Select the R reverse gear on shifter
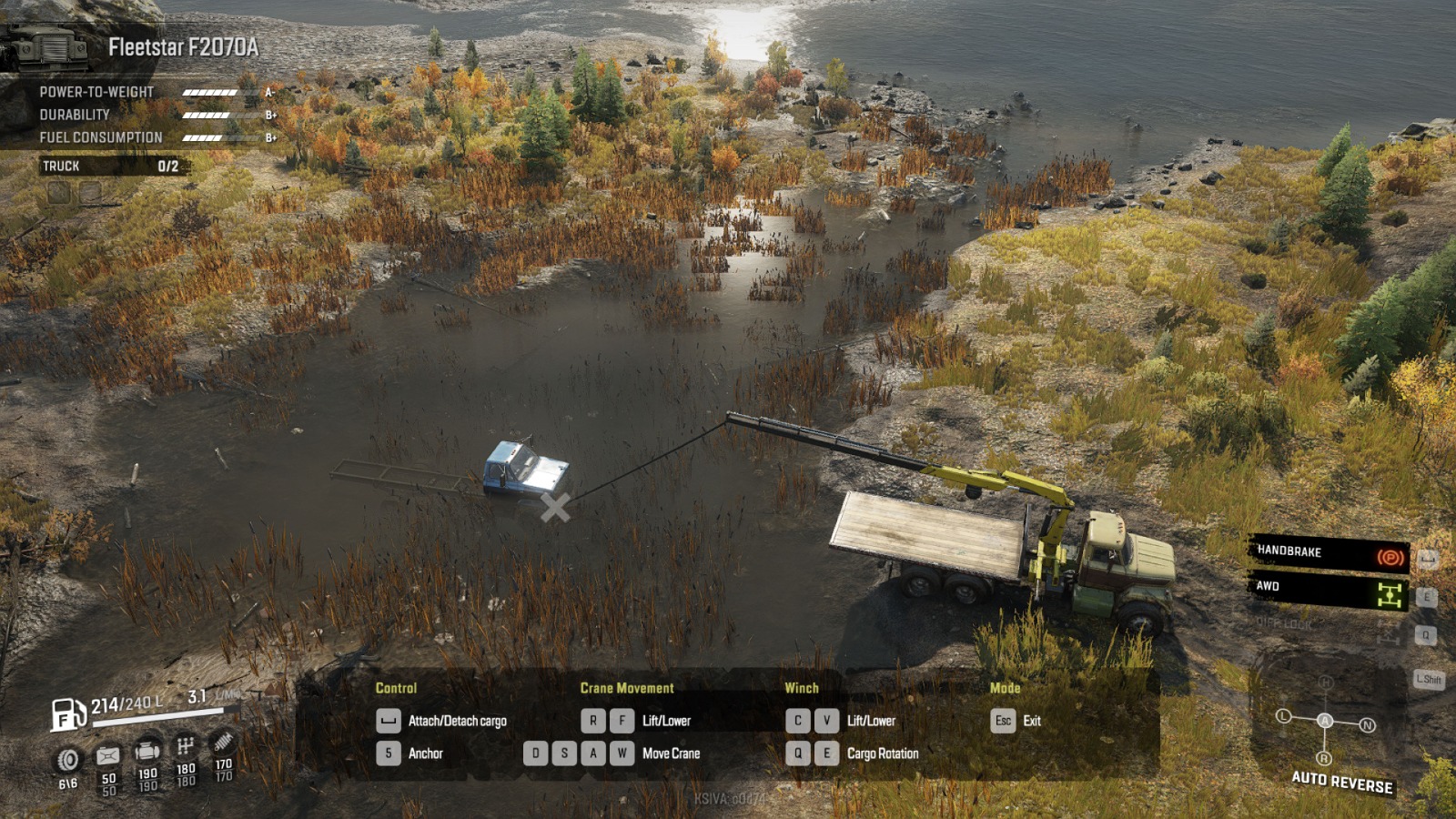This screenshot has height=819, width=1456. click(1324, 758)
